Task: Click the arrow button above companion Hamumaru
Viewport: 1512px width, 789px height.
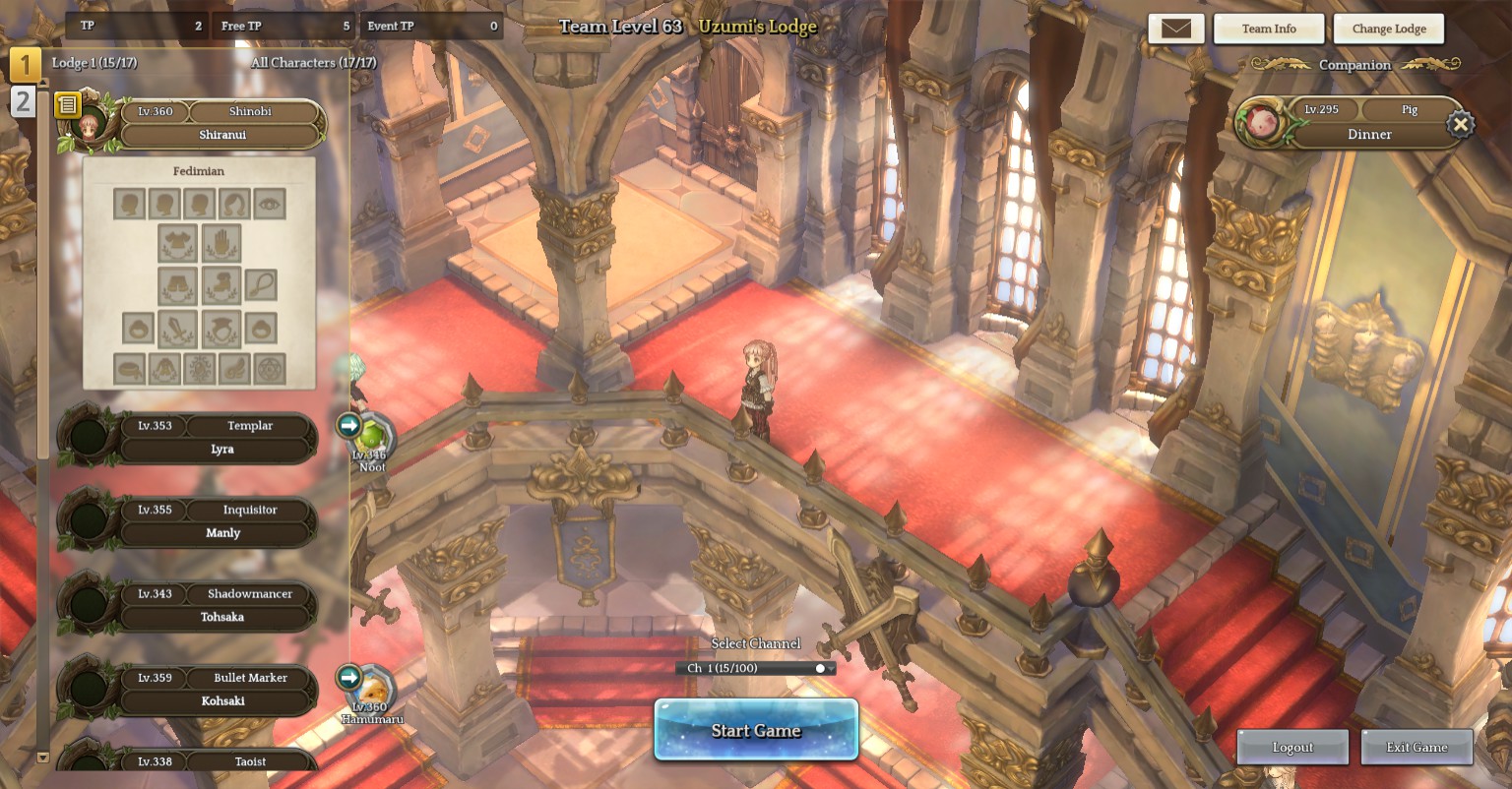Action: [x=348, y=677]
